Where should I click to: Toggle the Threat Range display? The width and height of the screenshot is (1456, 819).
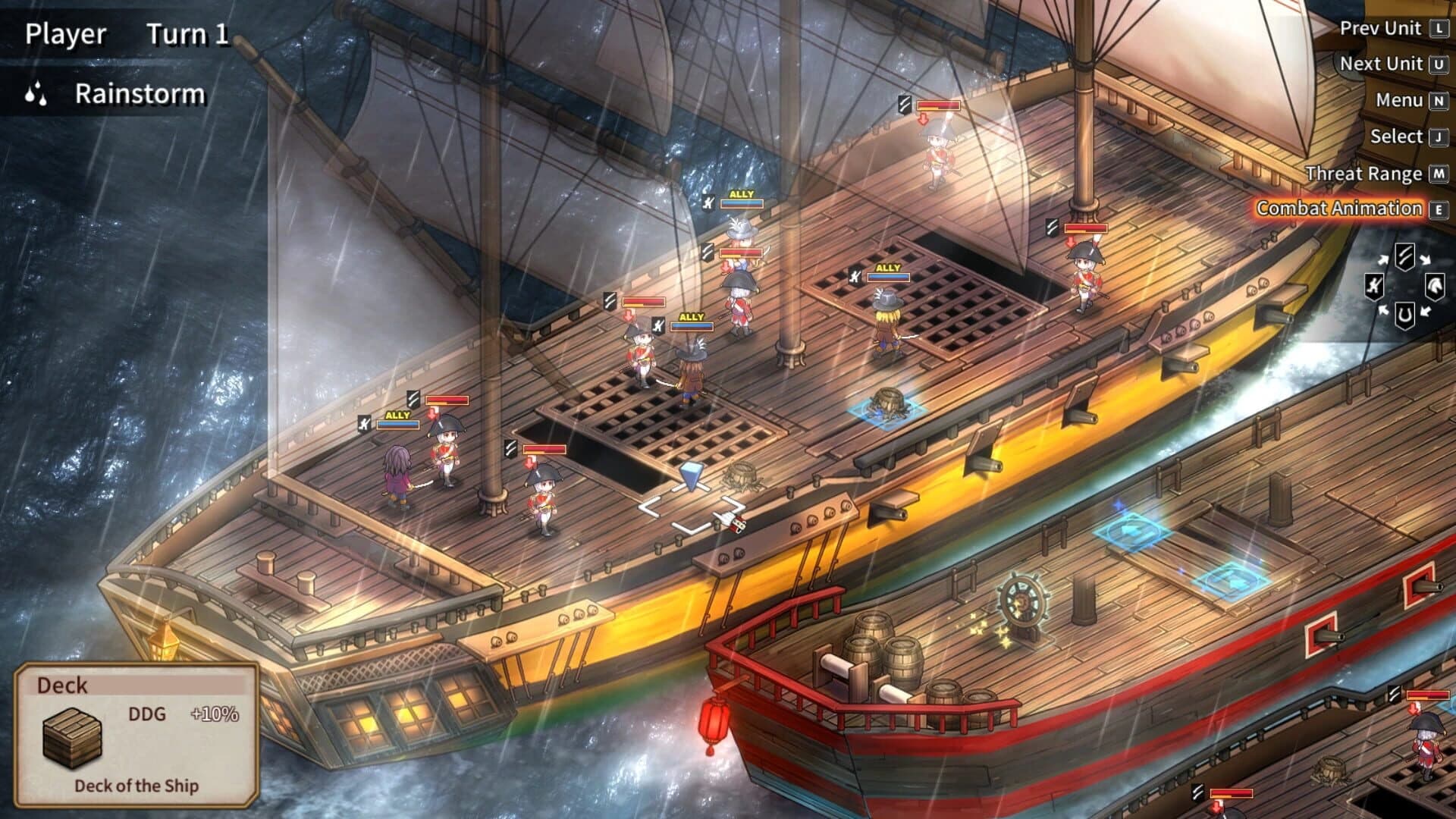1365,173
